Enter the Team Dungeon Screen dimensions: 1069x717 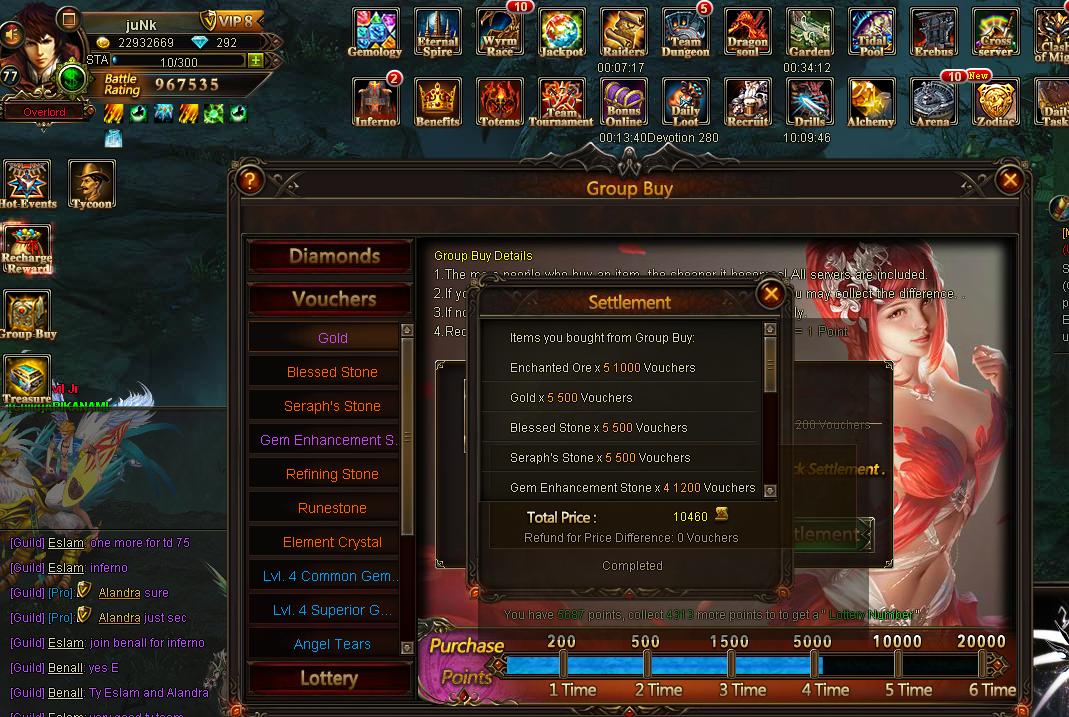(686, 33)
